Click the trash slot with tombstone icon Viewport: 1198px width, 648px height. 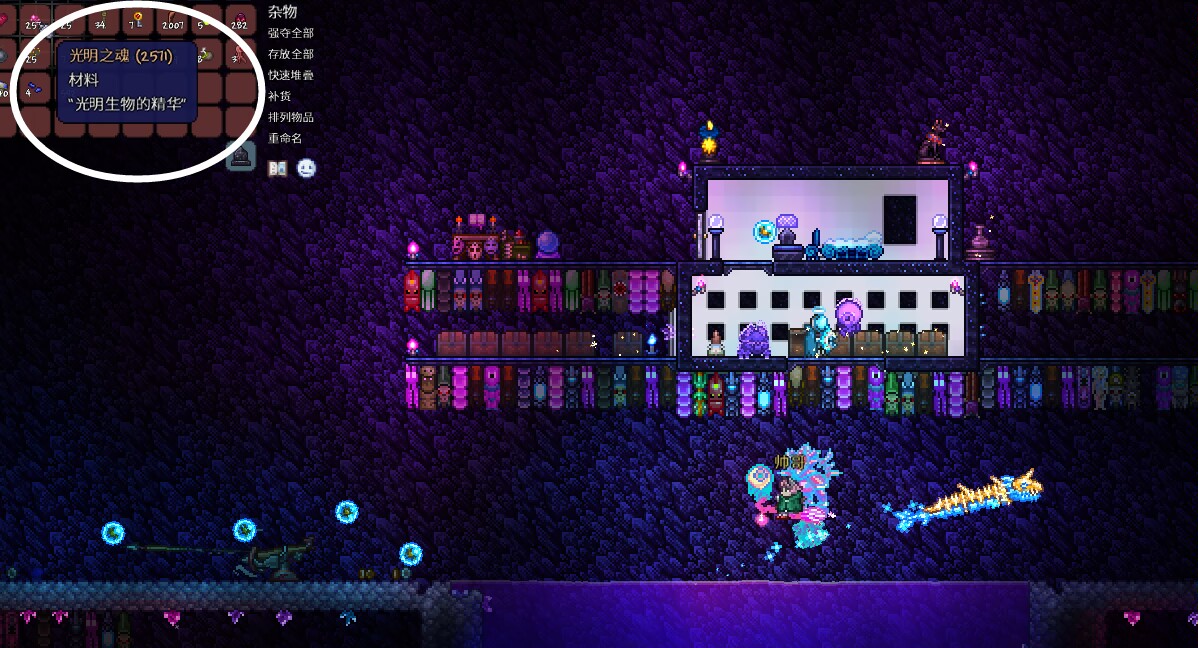[x=241, y=155]
